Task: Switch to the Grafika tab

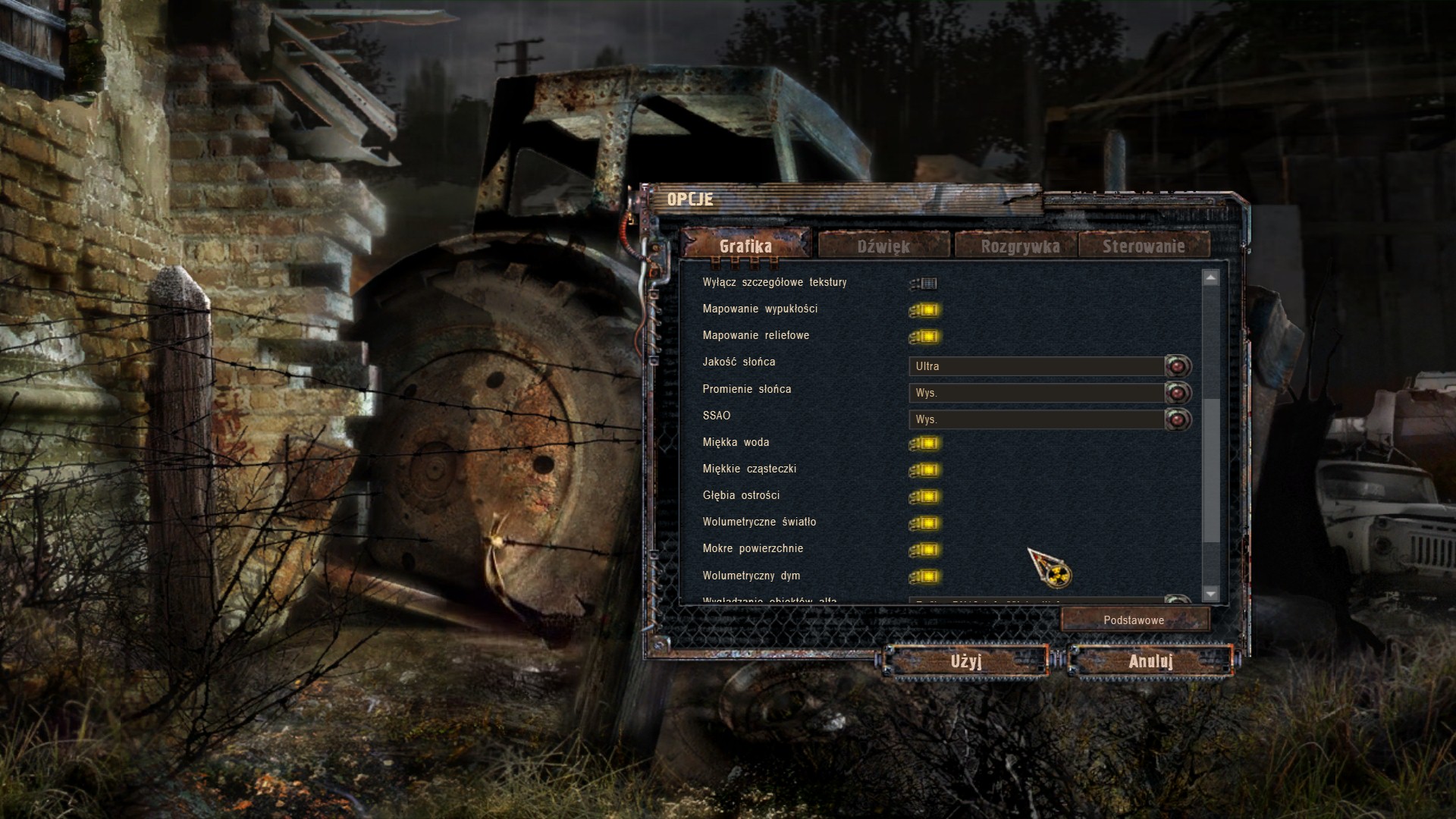Action: point(745,246)
